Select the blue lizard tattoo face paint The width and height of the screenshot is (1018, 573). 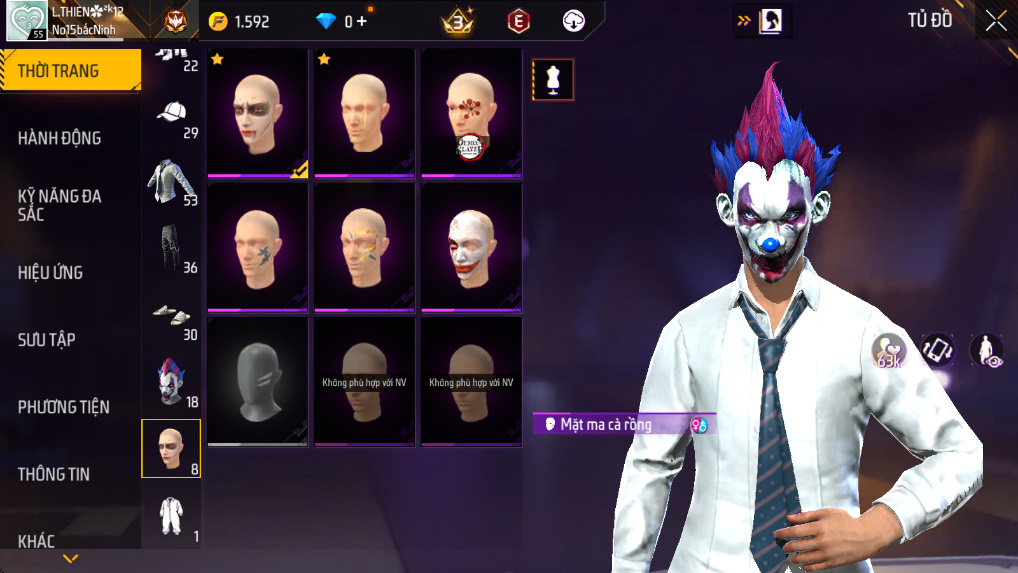tap(257, 246)
